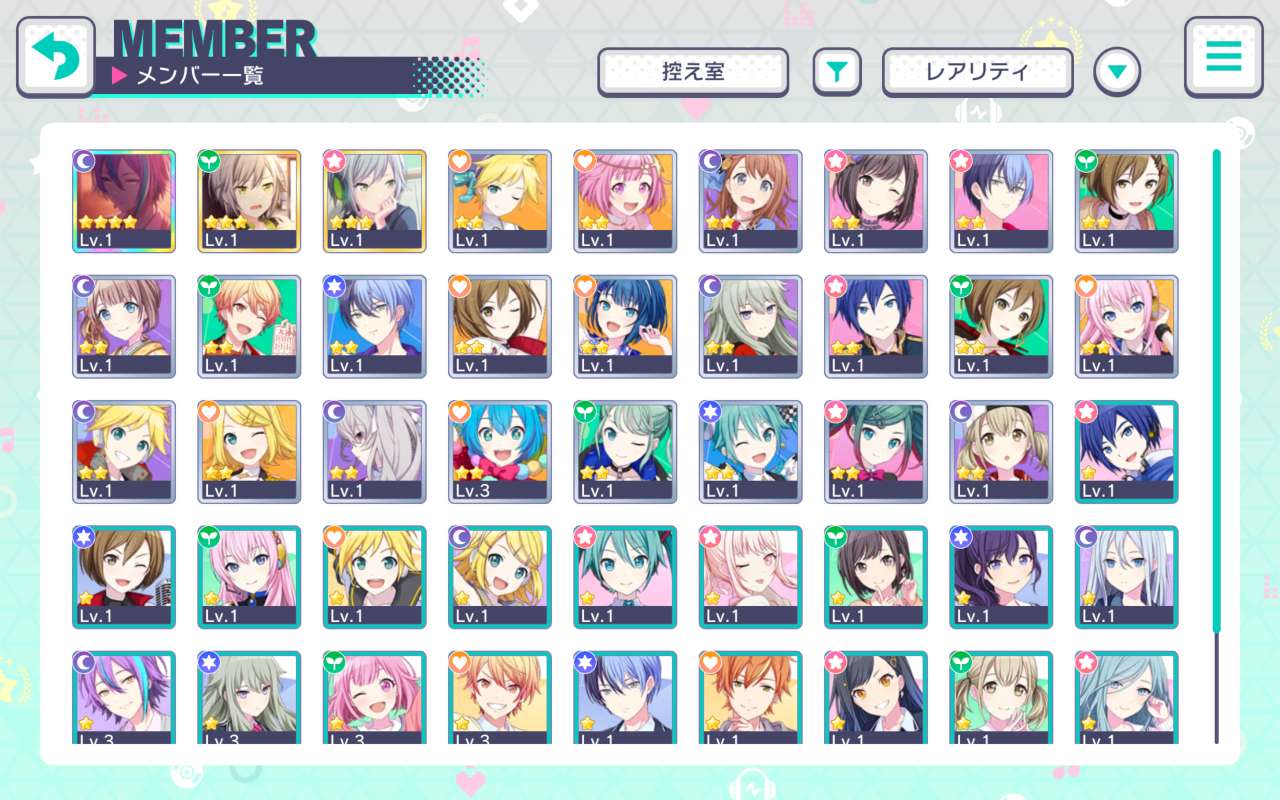1280x800 pixels.
Task: Select the rainbow-bordered 4-star card
Action: [x=123, y=201]
